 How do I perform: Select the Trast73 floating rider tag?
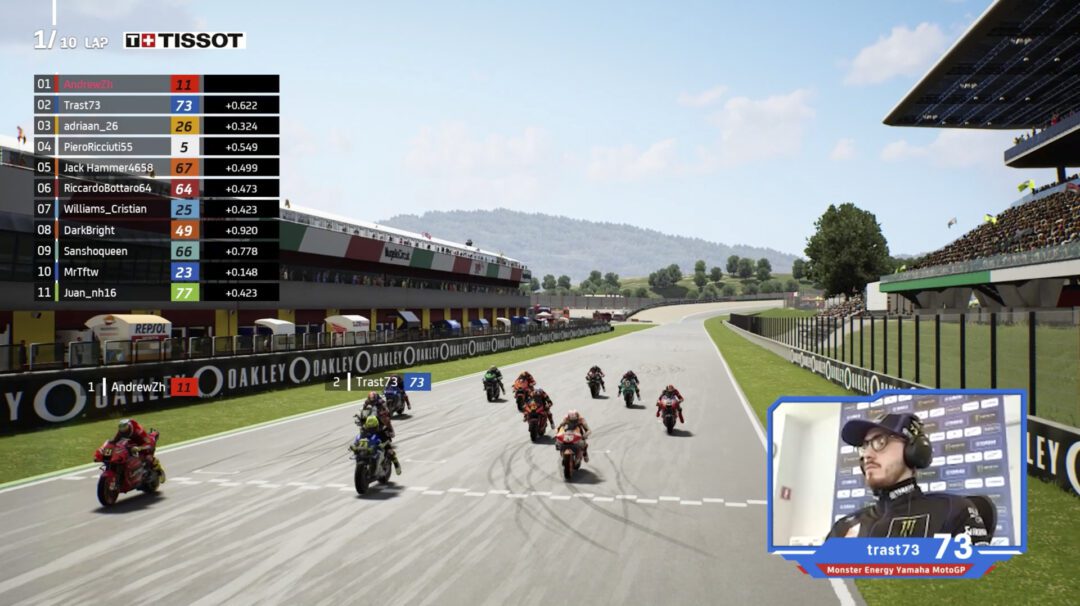(x=379, y=382)
